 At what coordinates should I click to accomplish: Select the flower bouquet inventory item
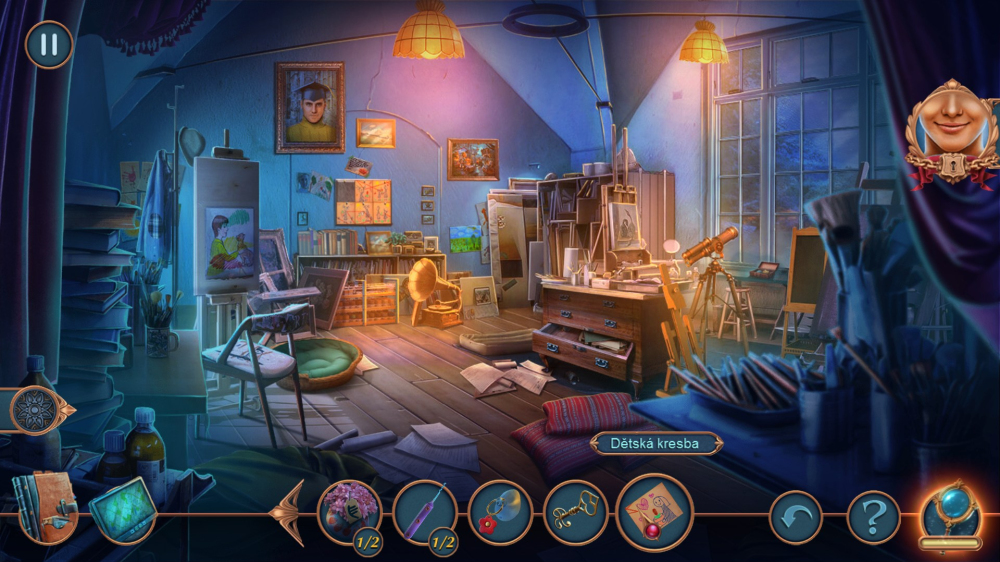point(349,512)
